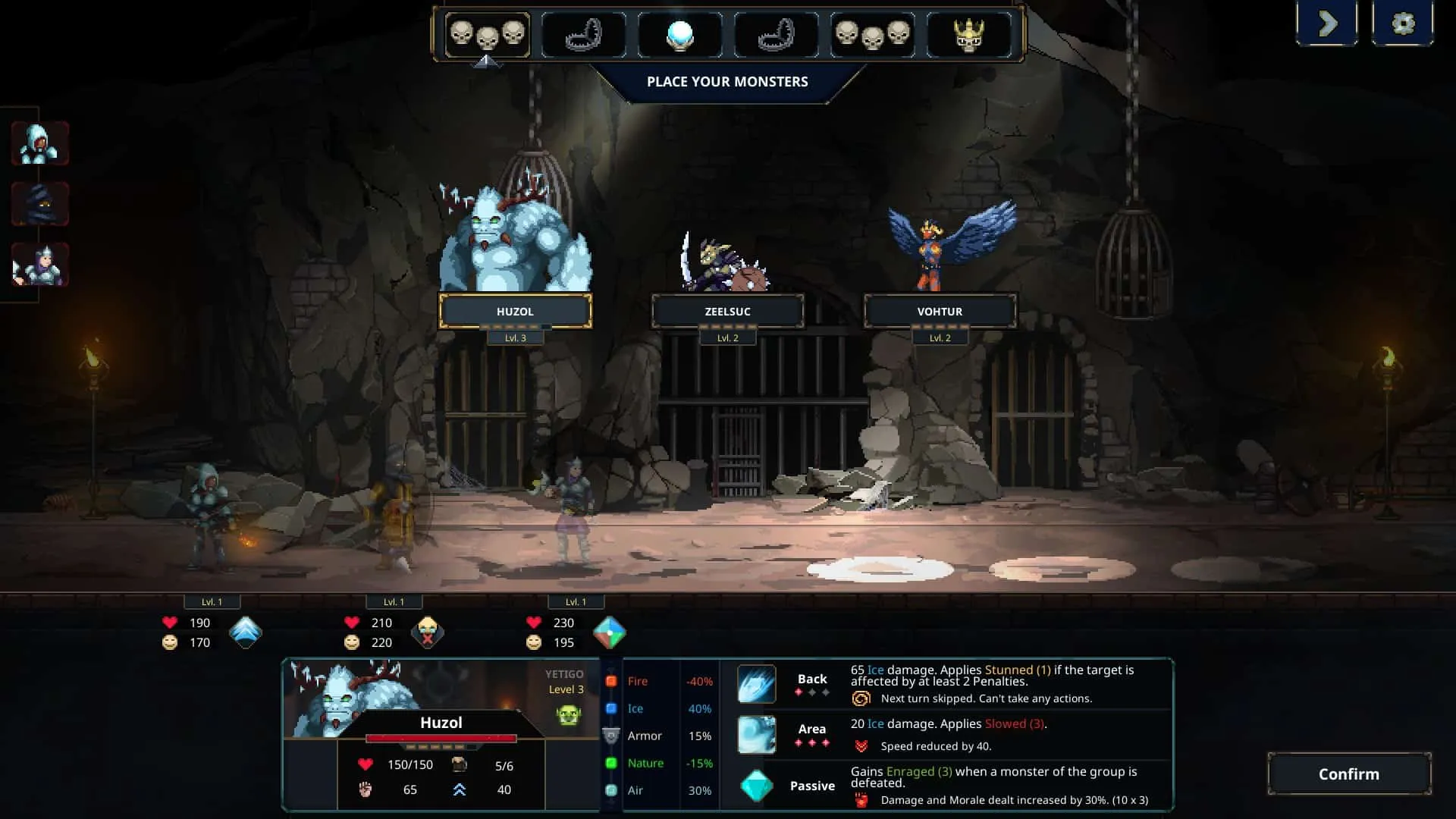The image size is (1456, 819).
Task: Select the hooded hero portrait in left sidebar
Action: (x=39, y=143)
